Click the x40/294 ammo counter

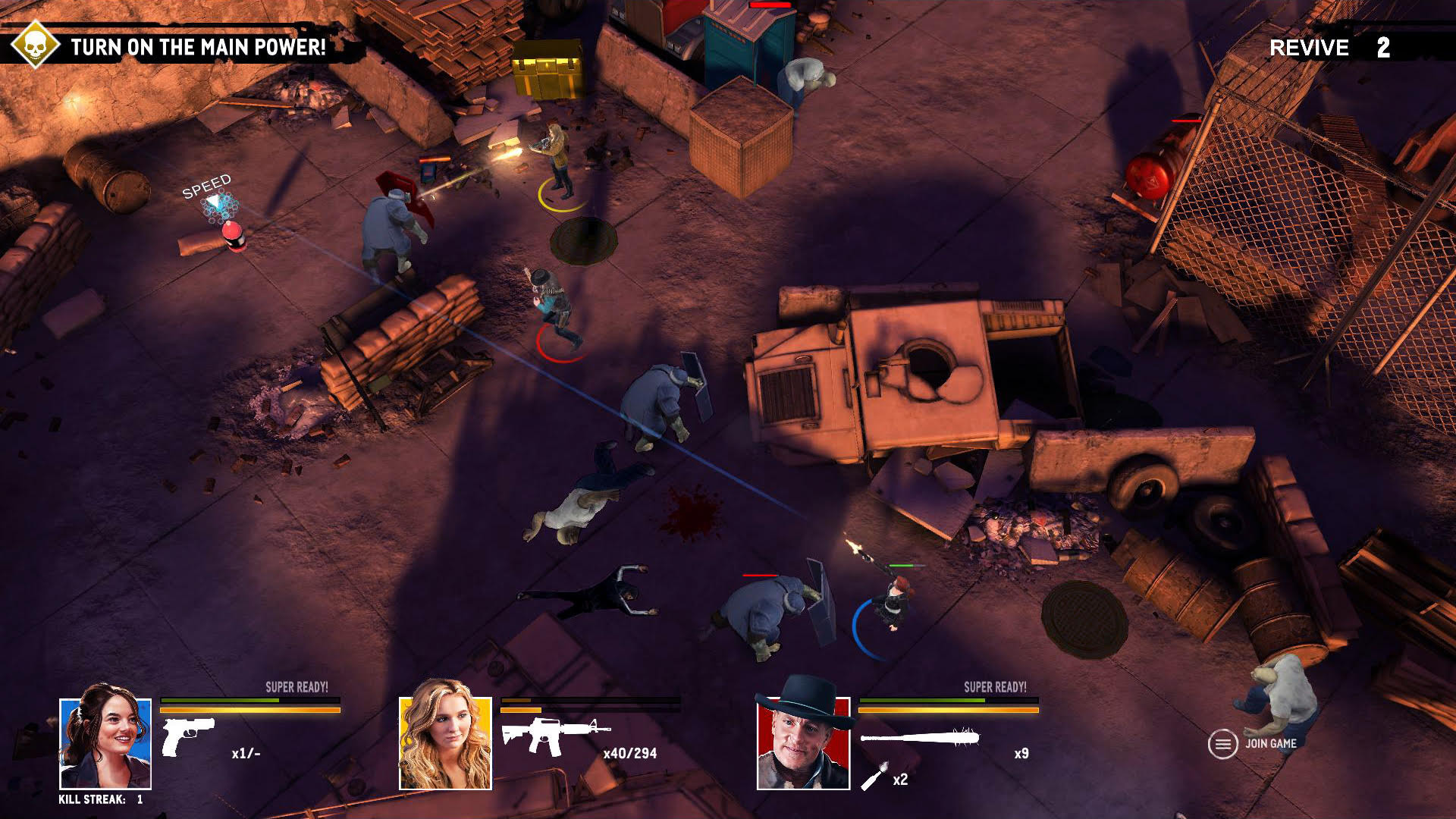click(630, 755)
